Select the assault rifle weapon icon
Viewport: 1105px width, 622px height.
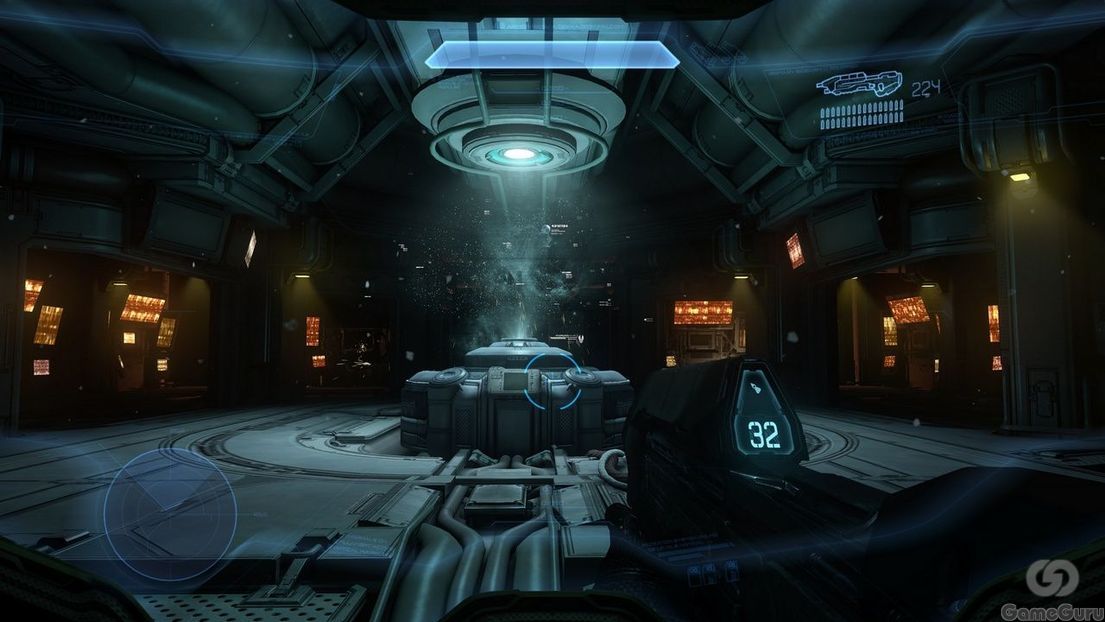click(x=858, y=85)
